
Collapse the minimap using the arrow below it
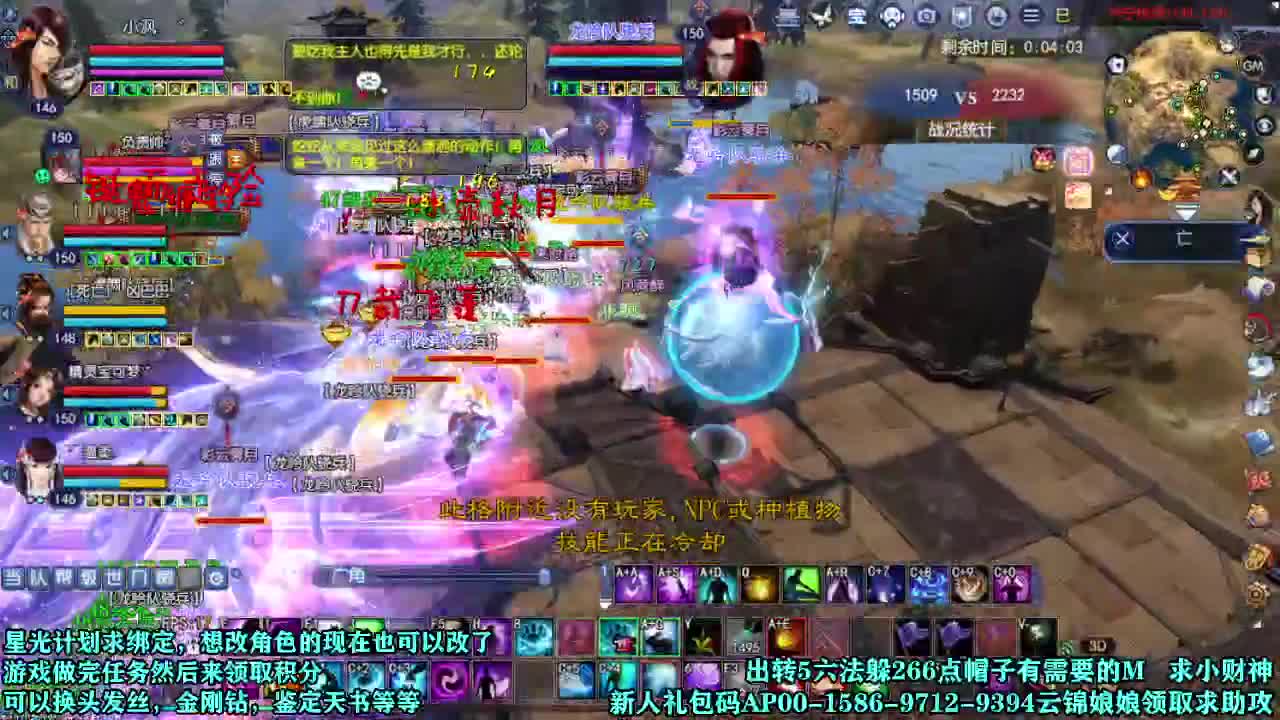click(1186, 210)
